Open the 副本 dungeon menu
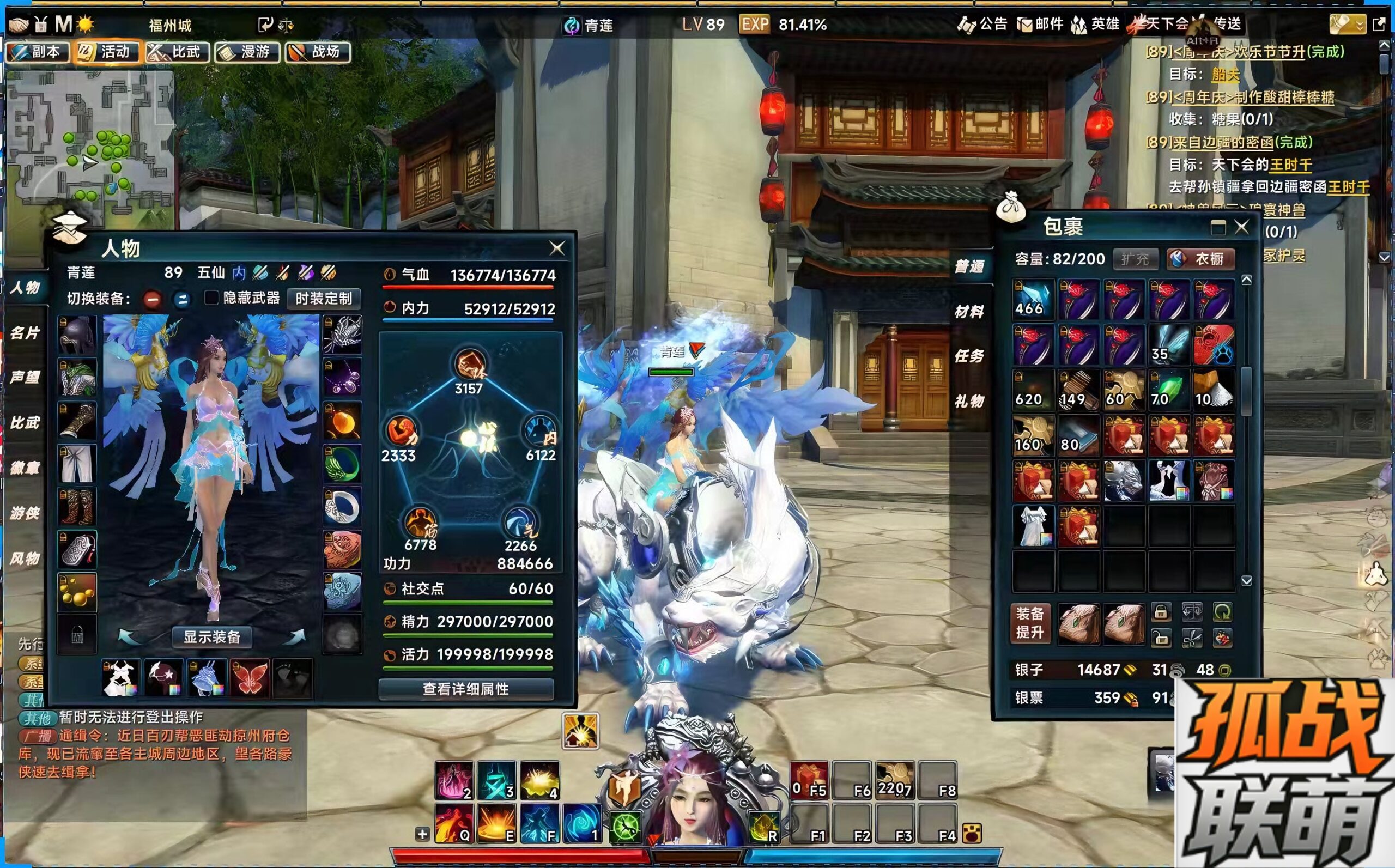This screenshot has height=868, width=1395. (x=38, y=52)
